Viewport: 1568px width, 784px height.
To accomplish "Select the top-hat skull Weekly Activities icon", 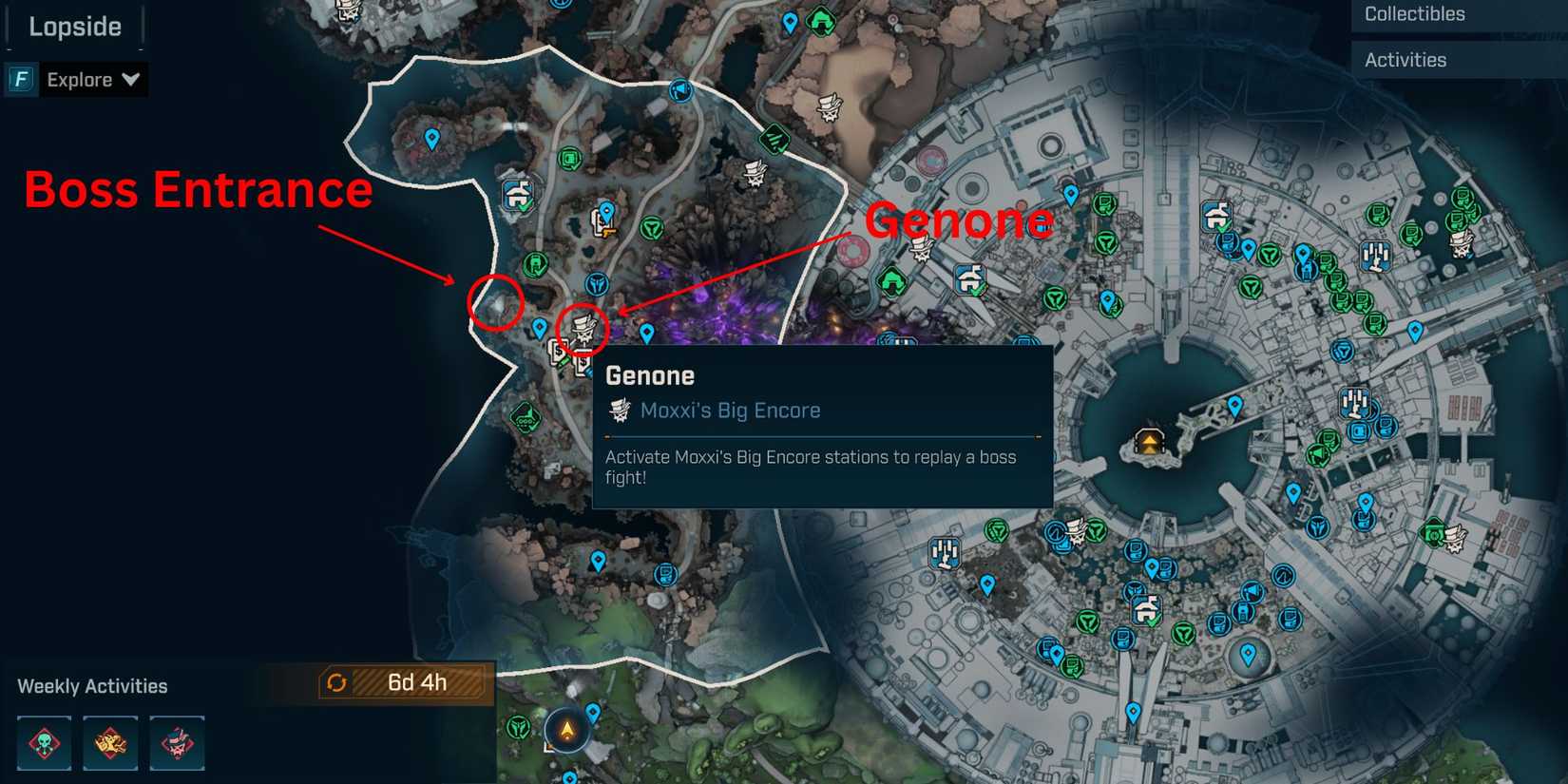I will click(177, 744).
